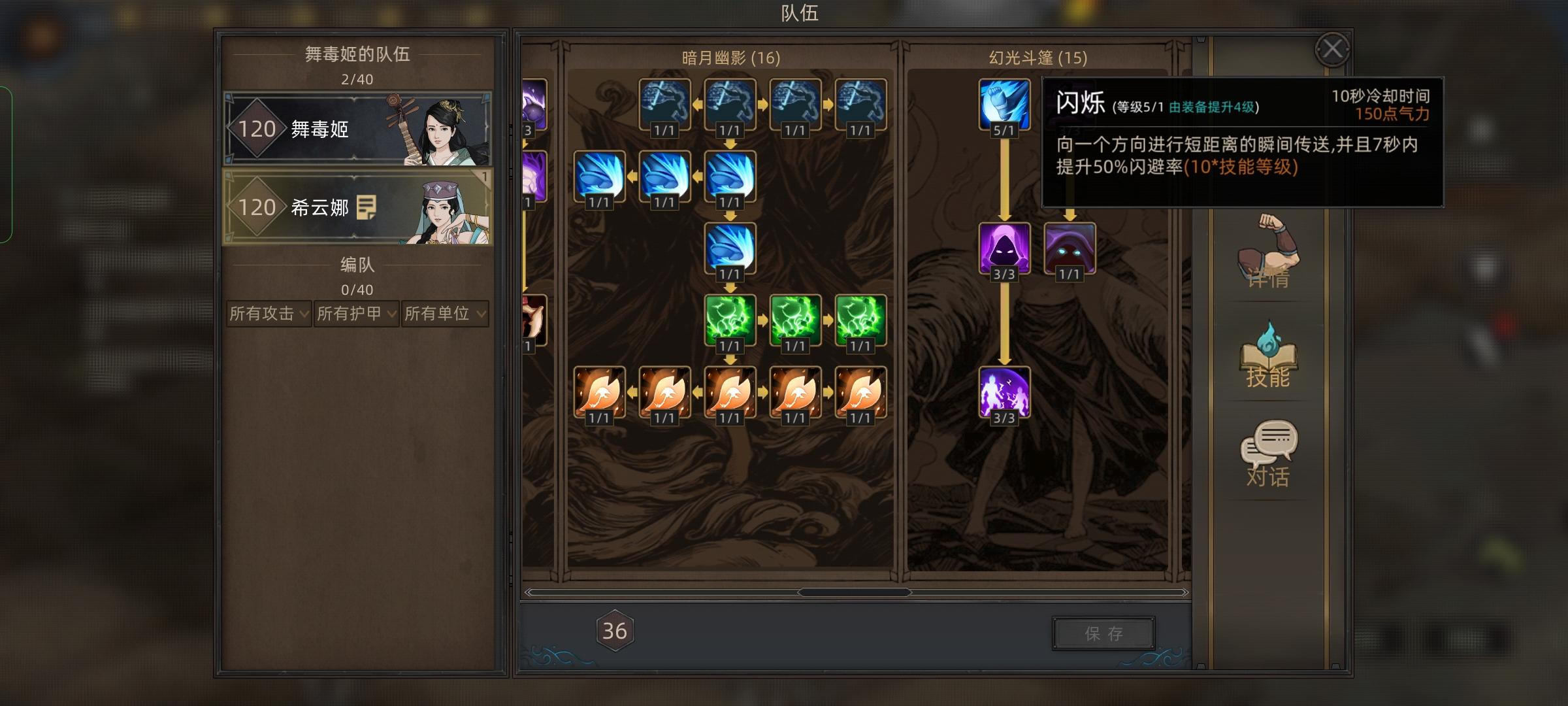Screen dimensions: 1568x706
Task: Open the 所有单位 dropdown filter
Action: tap(444, 313)
